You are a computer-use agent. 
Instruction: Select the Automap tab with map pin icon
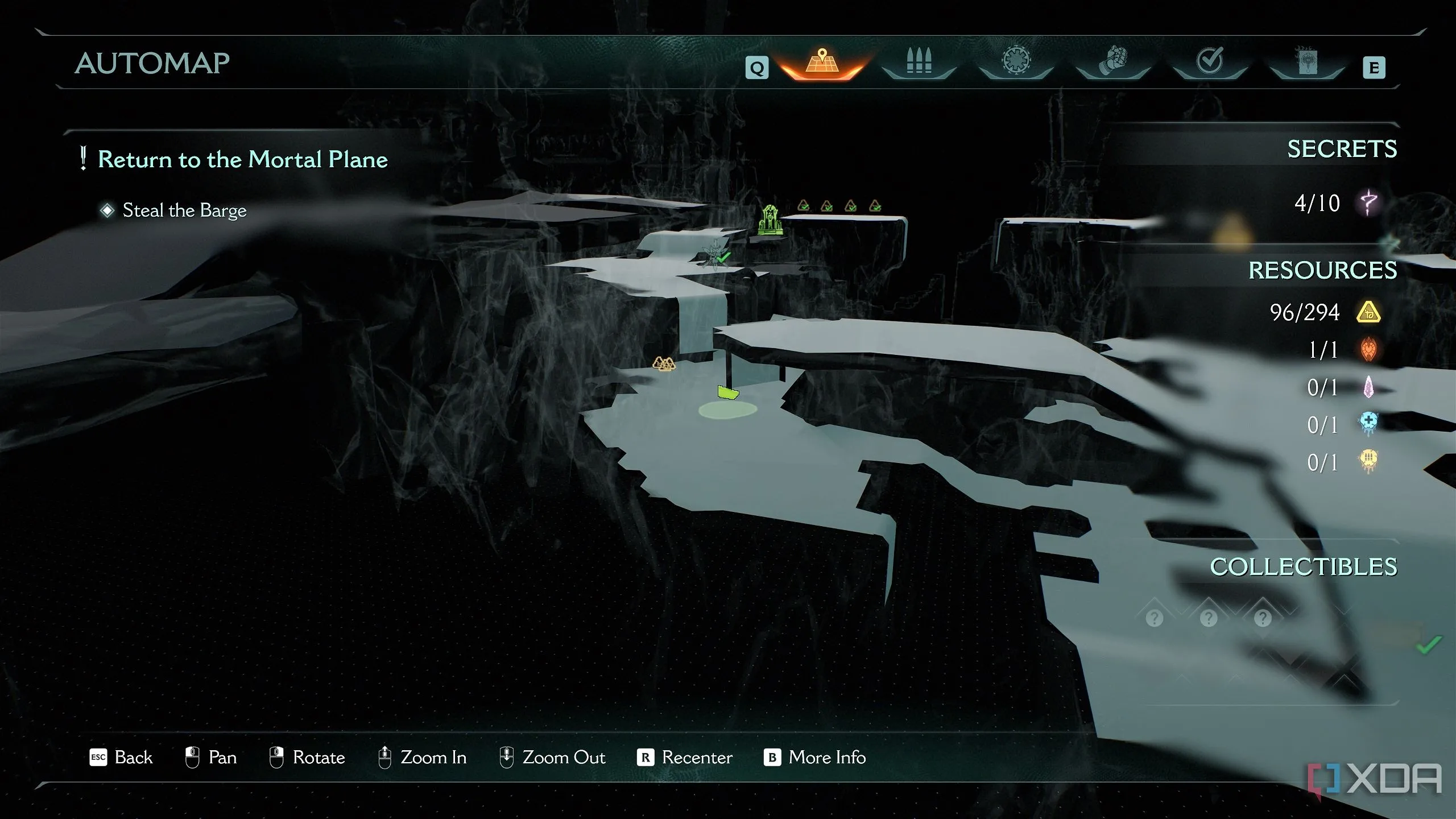[822, 63]
